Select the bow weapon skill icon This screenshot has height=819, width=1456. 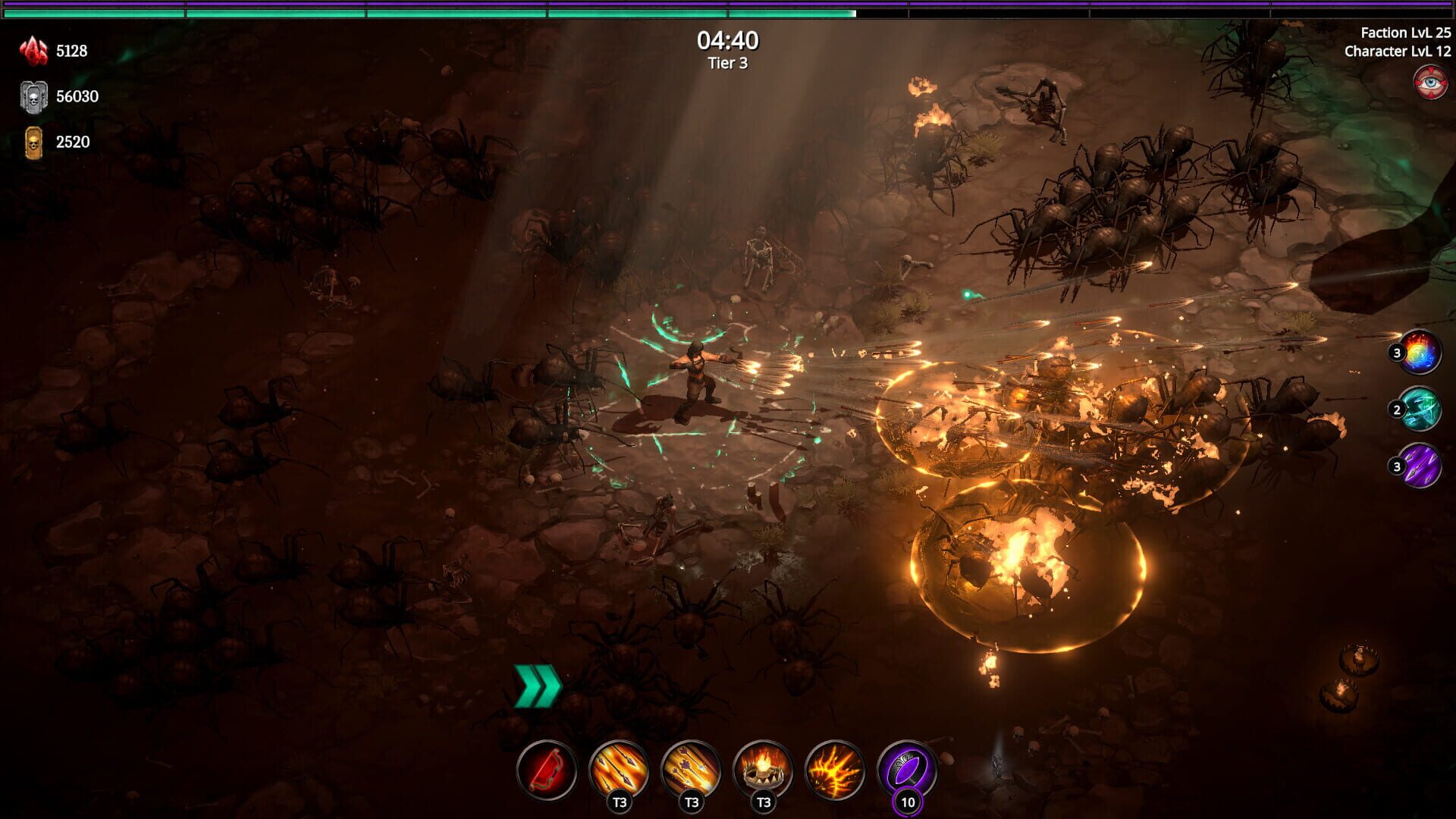click(x=550, y=766)
